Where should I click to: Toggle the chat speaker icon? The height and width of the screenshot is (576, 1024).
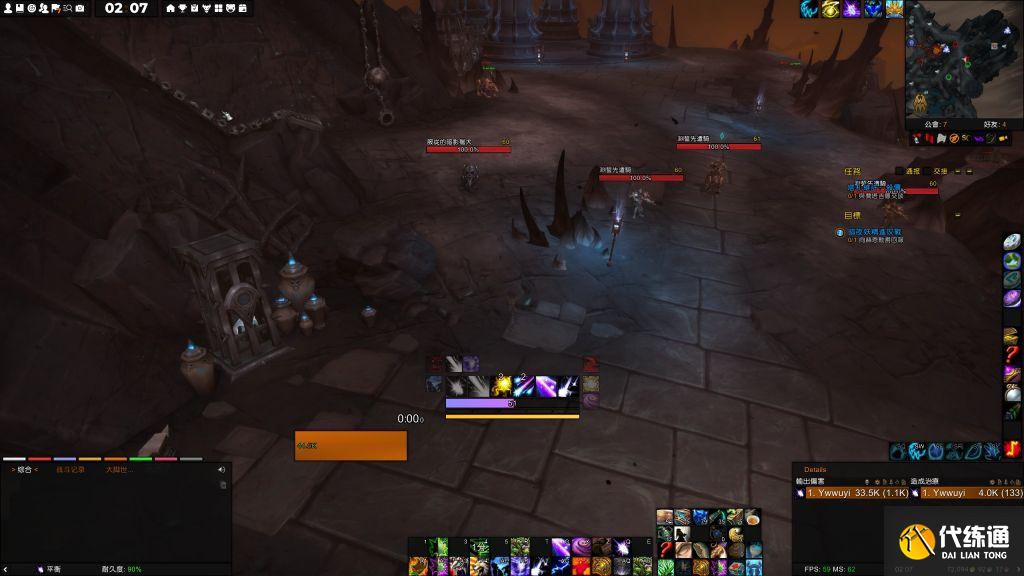(x=222, y=468)
